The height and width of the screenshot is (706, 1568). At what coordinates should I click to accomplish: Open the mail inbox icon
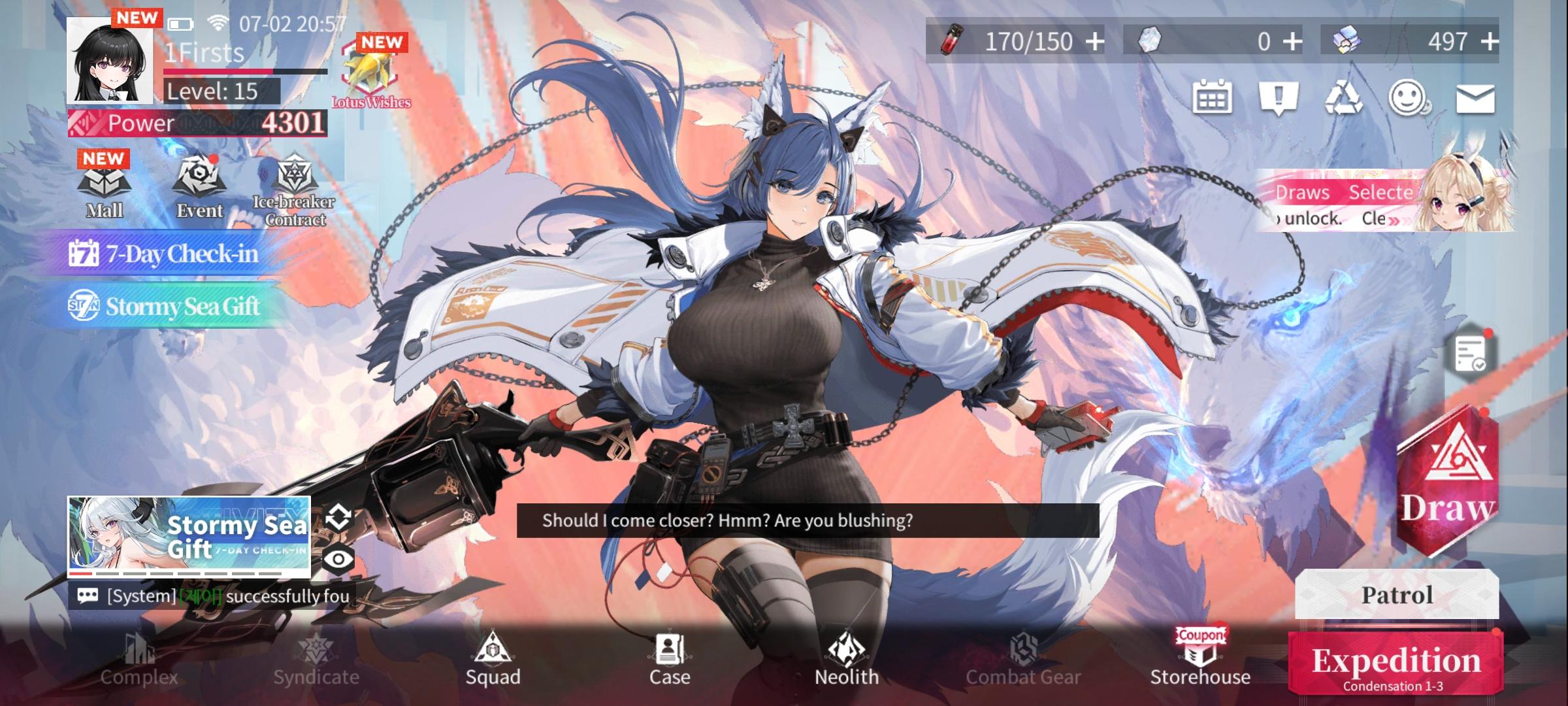[x=1477, y=97]
